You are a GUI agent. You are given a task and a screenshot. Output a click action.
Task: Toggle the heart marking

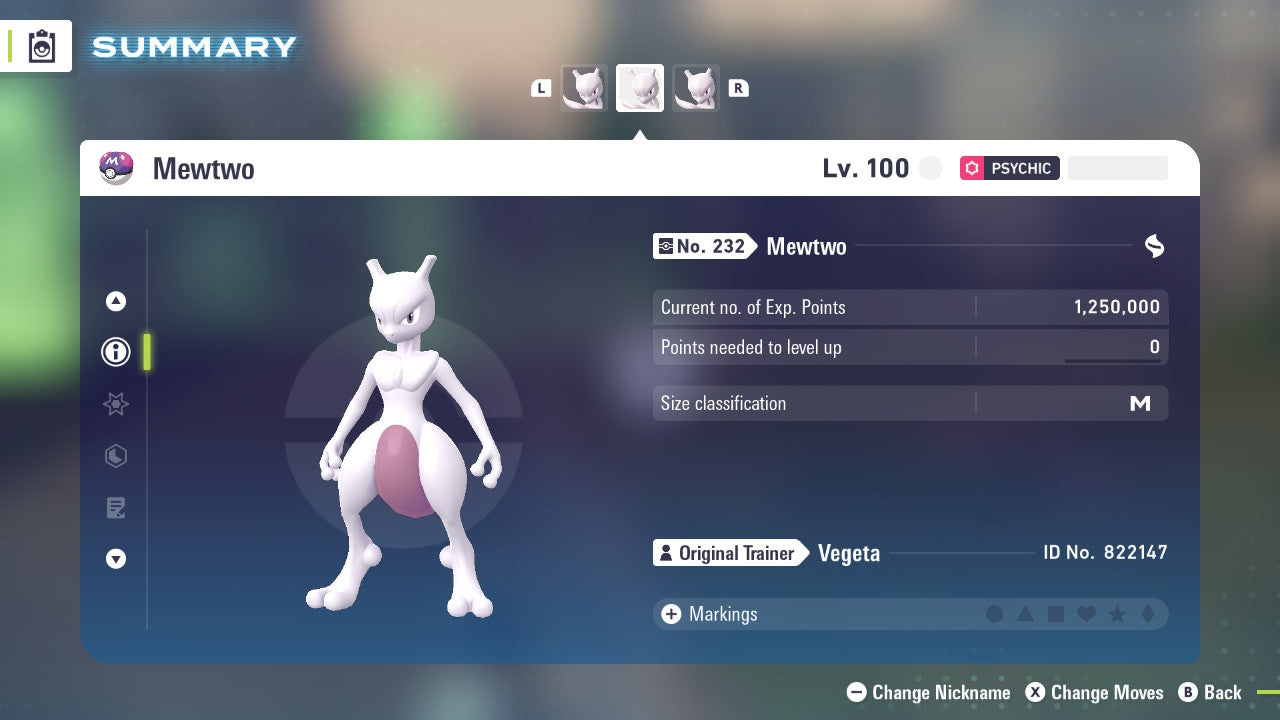(x=1086, y=614)
